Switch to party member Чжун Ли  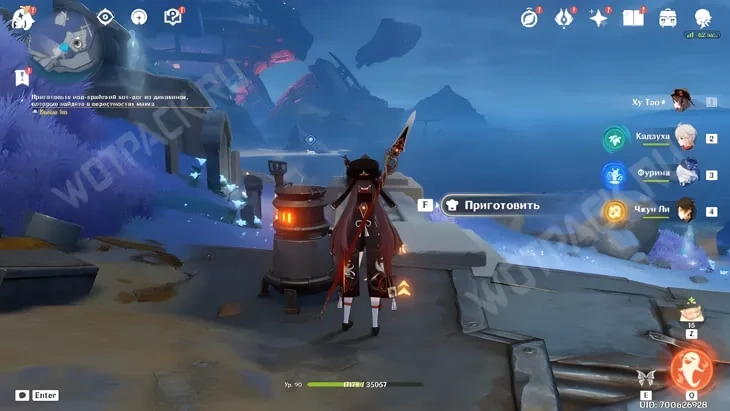coord(684,211)
